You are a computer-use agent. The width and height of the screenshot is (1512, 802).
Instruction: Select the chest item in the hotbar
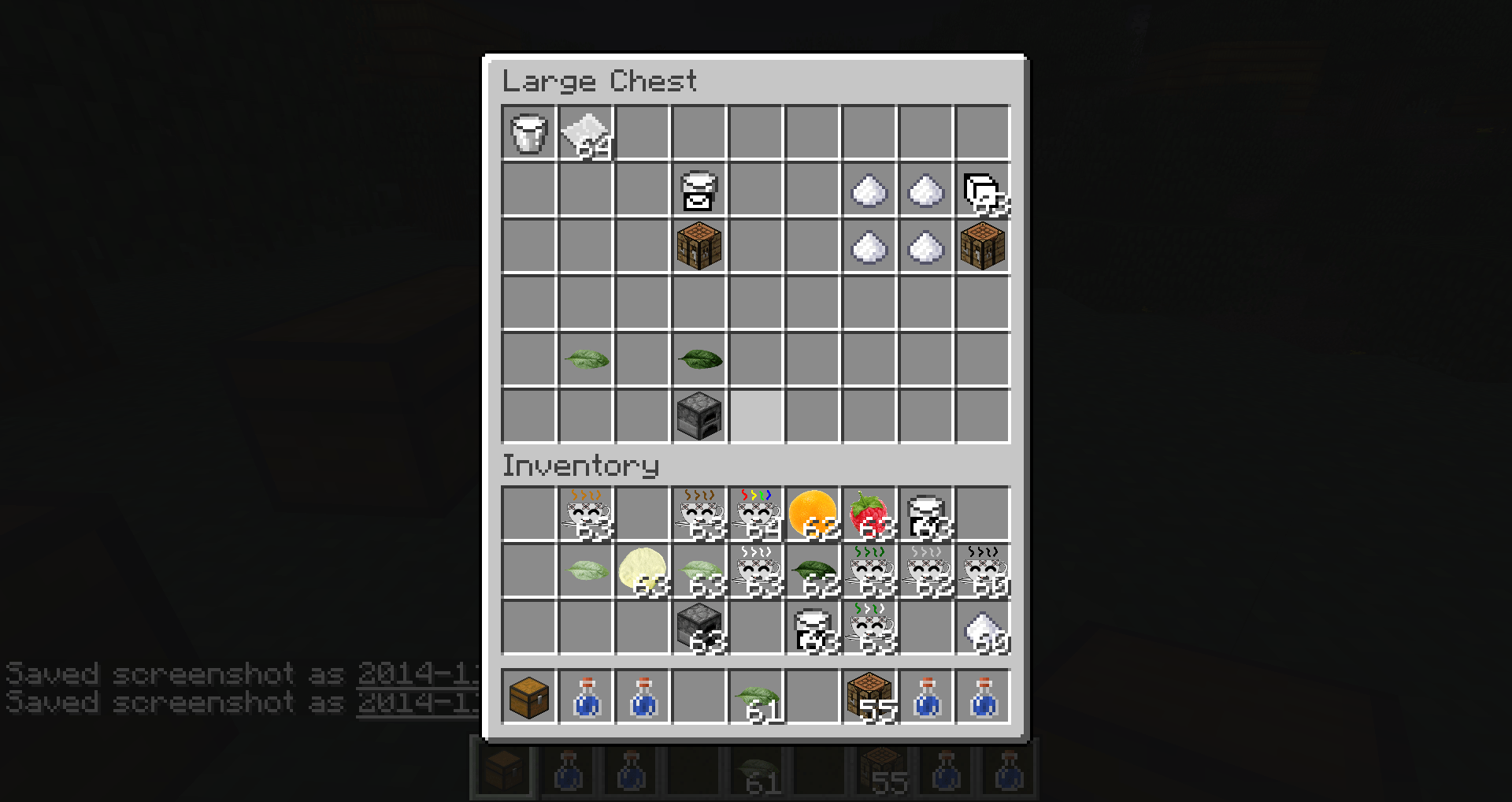tap(529, 696)
